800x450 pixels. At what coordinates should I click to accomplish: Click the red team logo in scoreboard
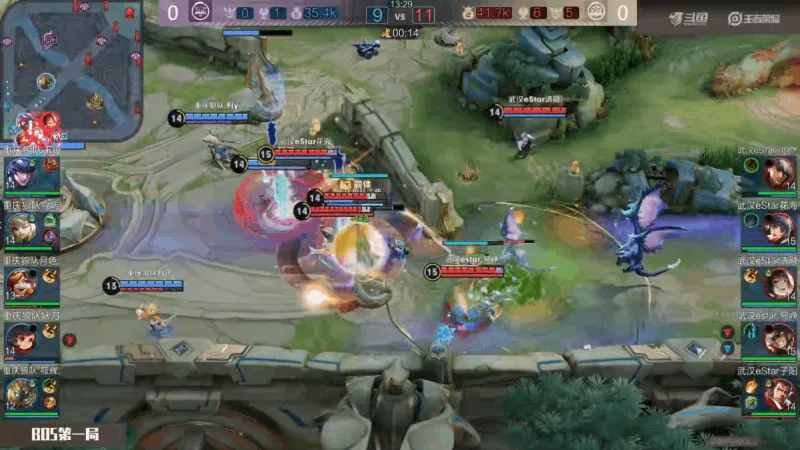596,12
